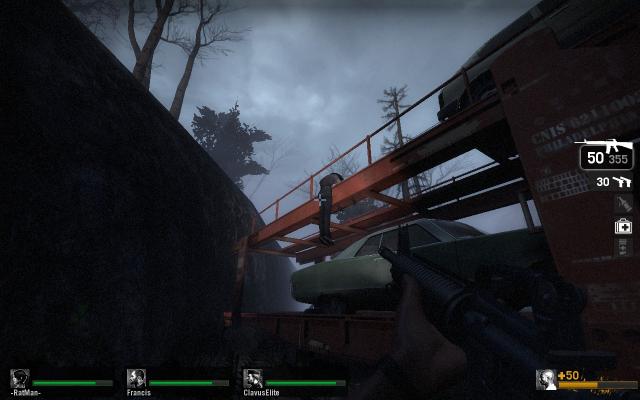Screen dimensions: 640x400
Task: Click Francis teammate portrait
Action: coord(137,378)
